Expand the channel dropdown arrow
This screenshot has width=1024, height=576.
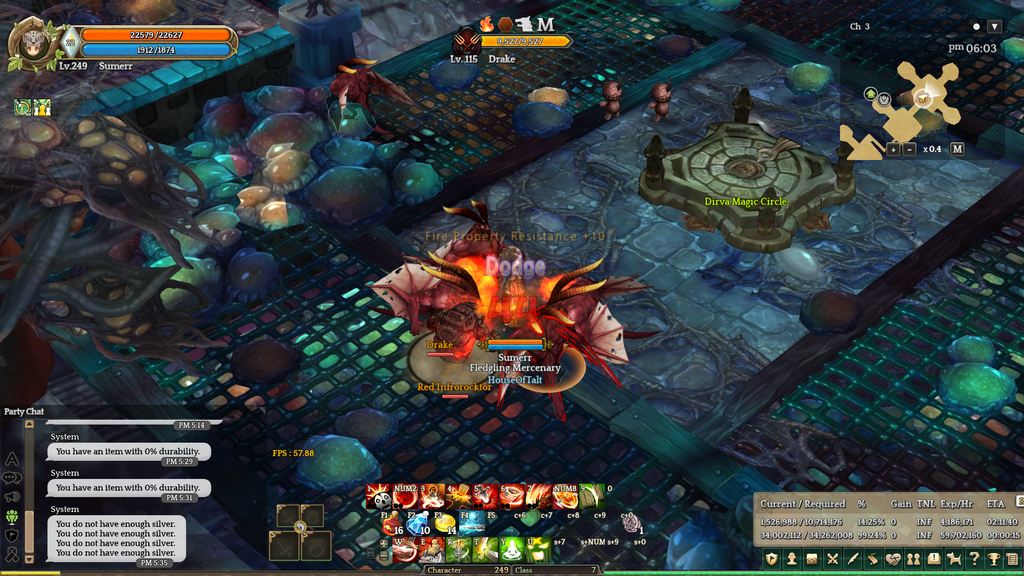[994, 27]
